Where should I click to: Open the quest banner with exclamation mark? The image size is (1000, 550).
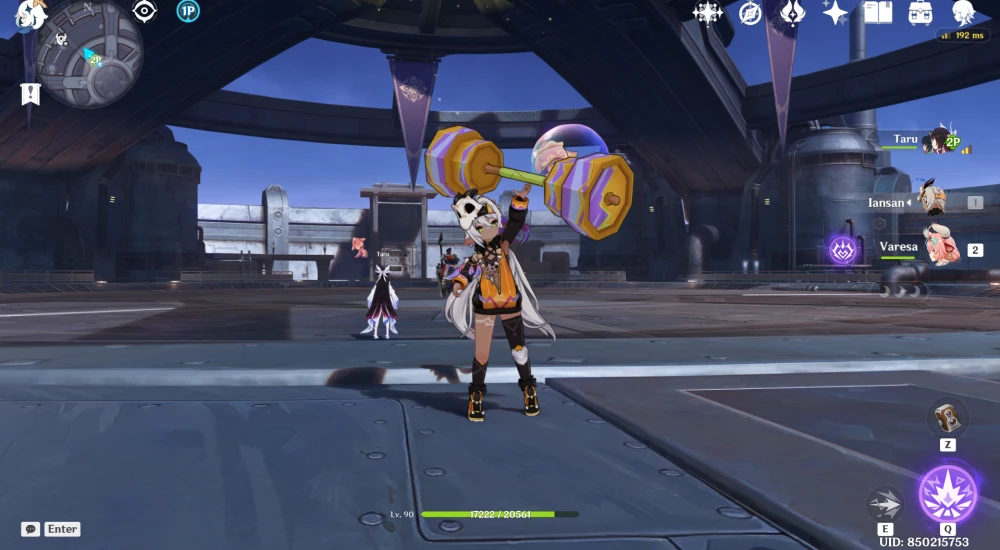pos(29,94)
